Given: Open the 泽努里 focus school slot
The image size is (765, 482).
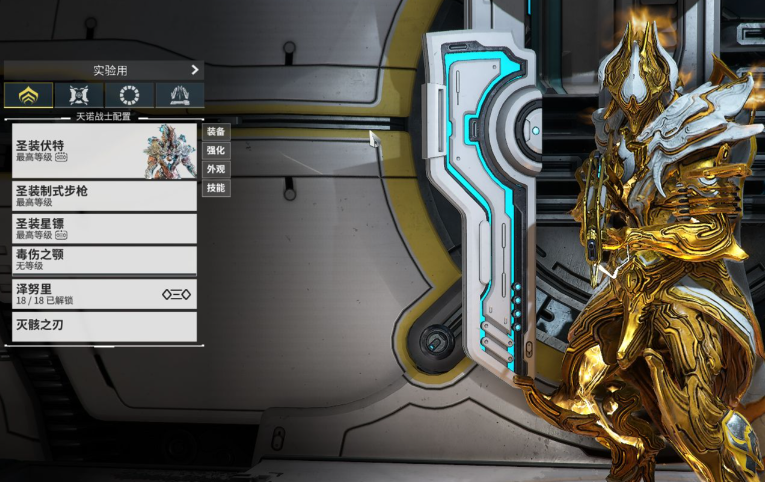Looking at the screenshot, I should tap(104, 294).
